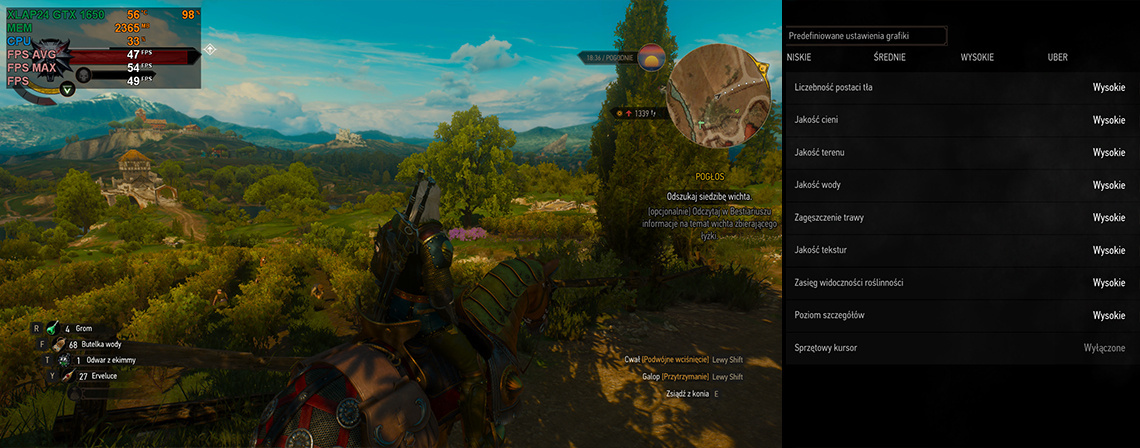The height and width of the screenshot is (448, 1140).
Task: Apply the UBER graphics preset
Action: pos(1057,58)
